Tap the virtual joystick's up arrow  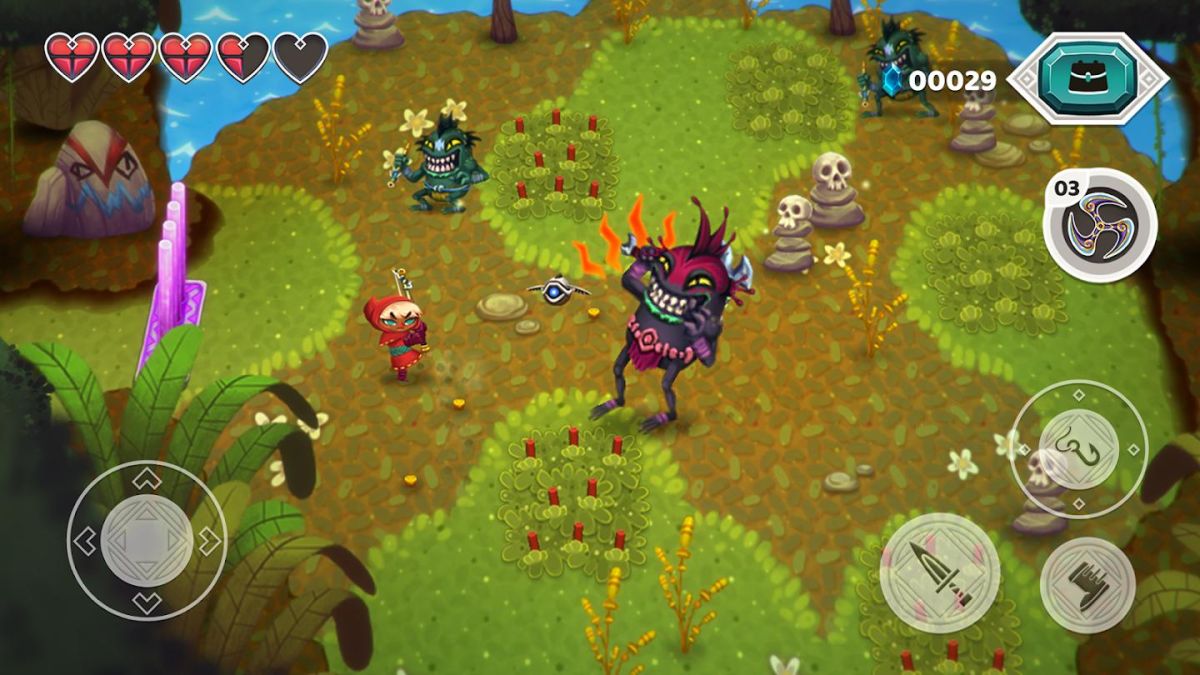(147, 479)
